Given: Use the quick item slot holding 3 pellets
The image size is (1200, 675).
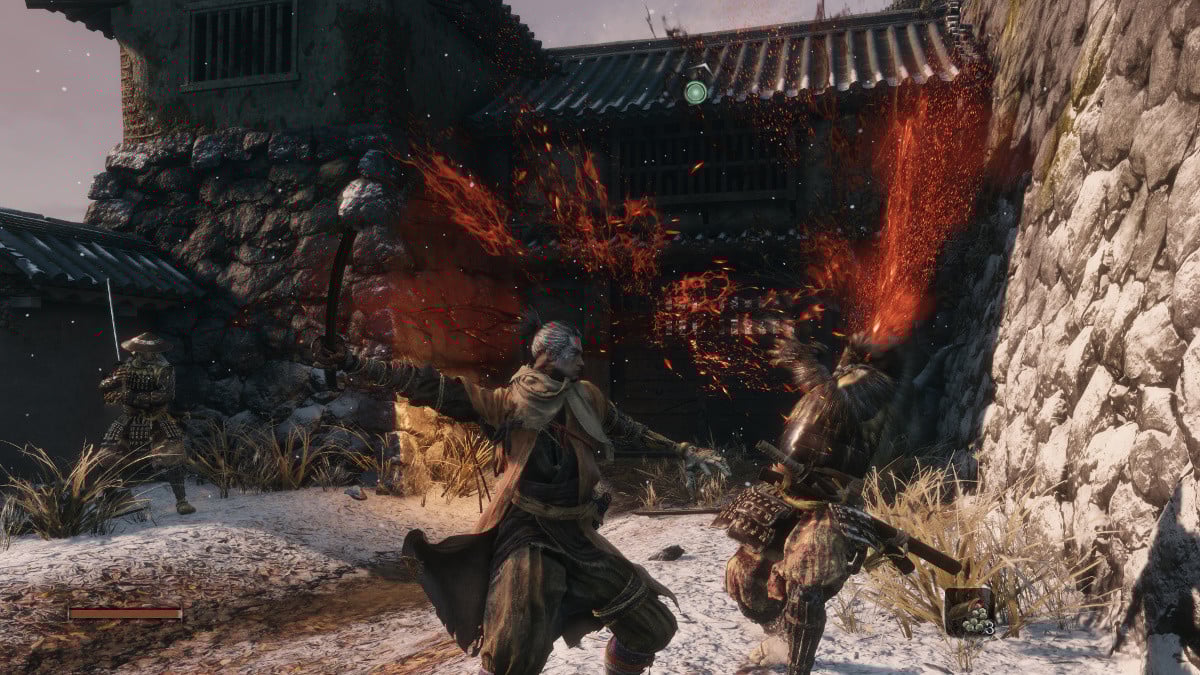Looking at the screenshot, I should (x=969, y=612).
